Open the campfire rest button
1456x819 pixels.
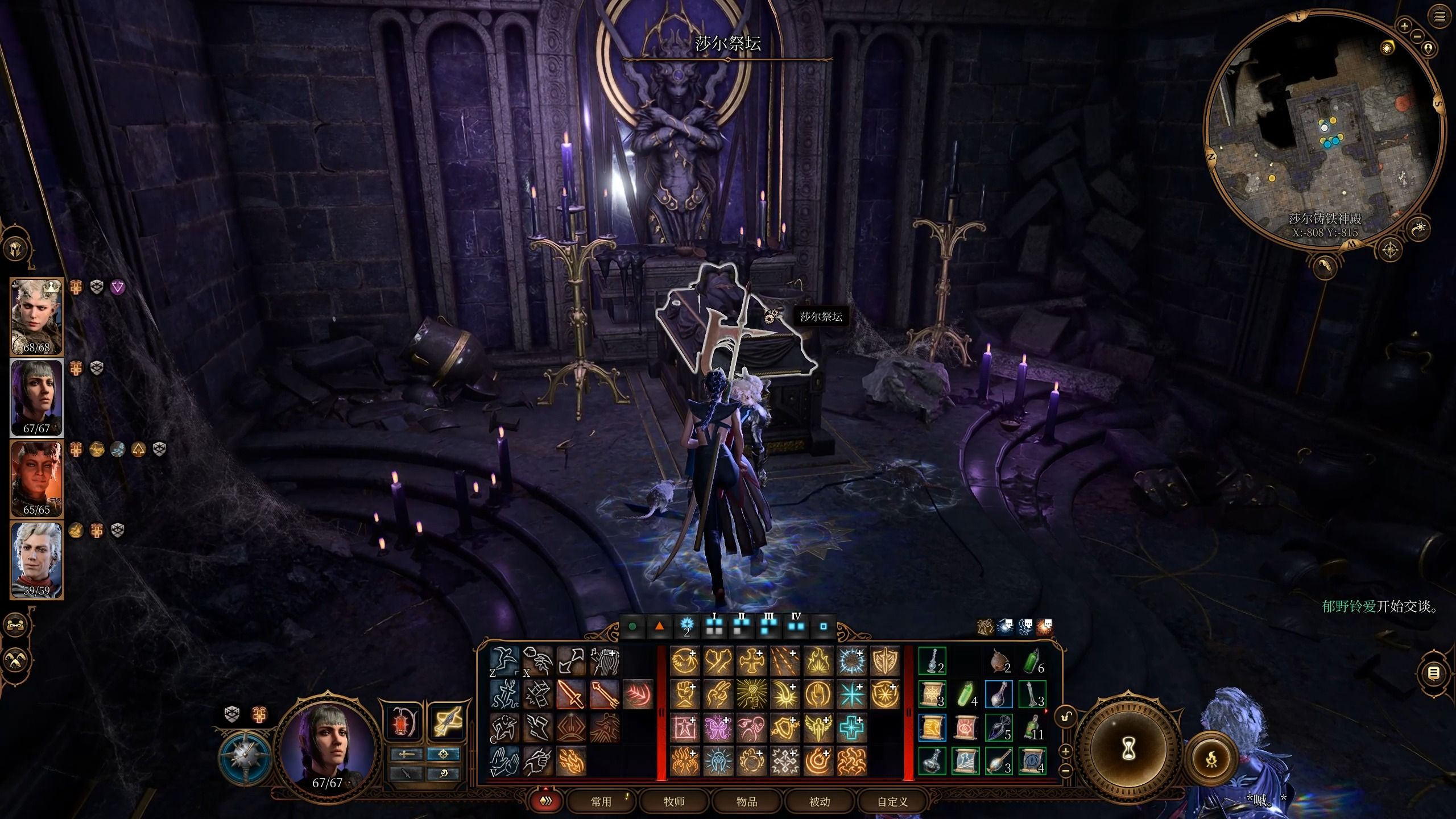pos(1211,758)
